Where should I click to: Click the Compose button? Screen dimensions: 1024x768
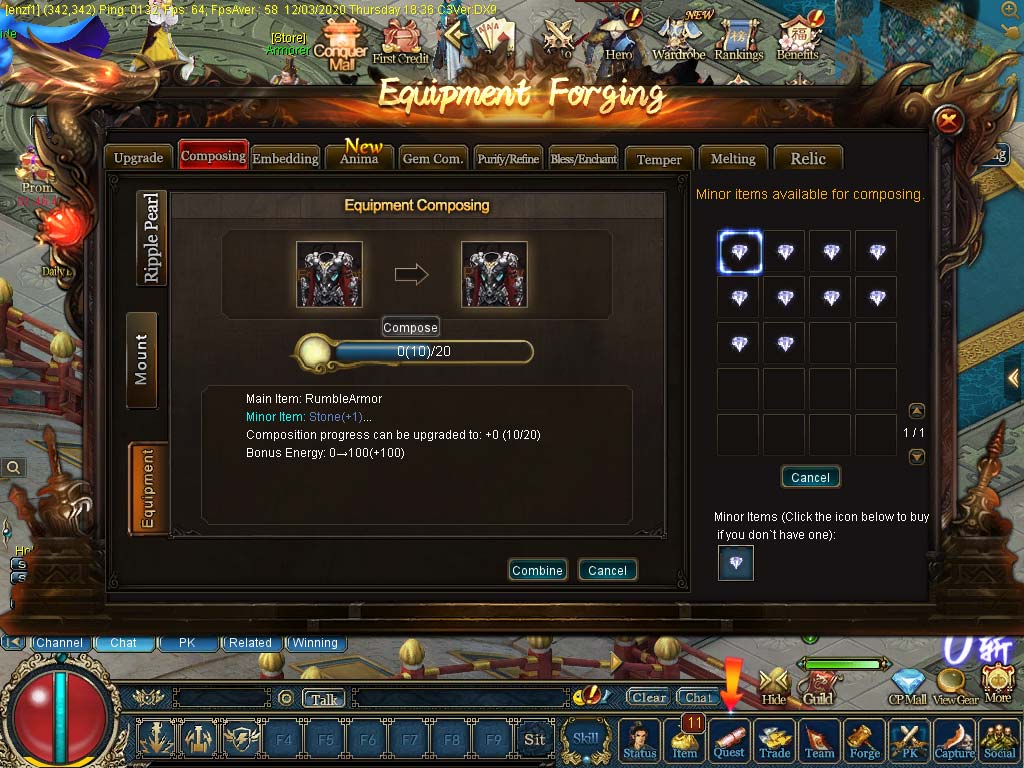(x=410, y=327)
